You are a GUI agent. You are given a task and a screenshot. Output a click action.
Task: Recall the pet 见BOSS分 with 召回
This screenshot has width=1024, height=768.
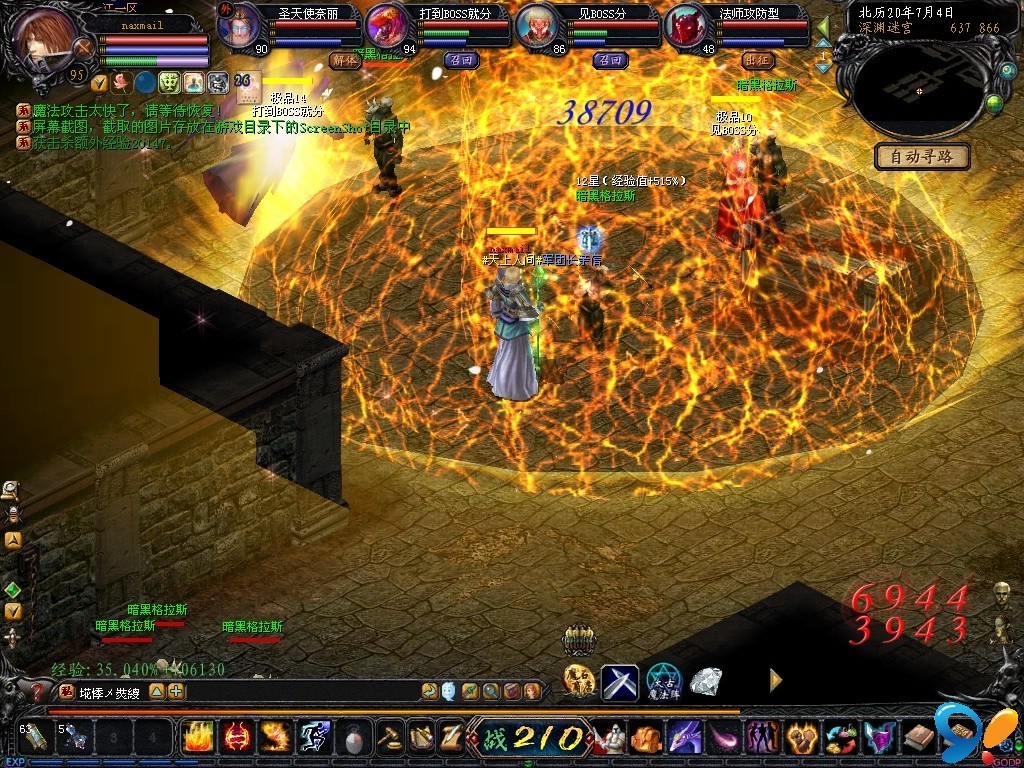[x=609, y=60]
